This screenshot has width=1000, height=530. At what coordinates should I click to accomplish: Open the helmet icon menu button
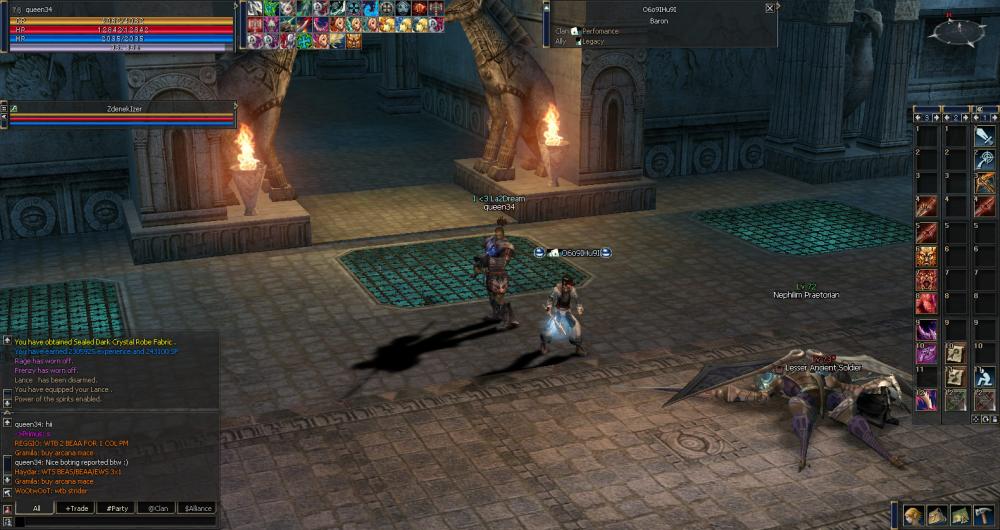coord(913,515)
